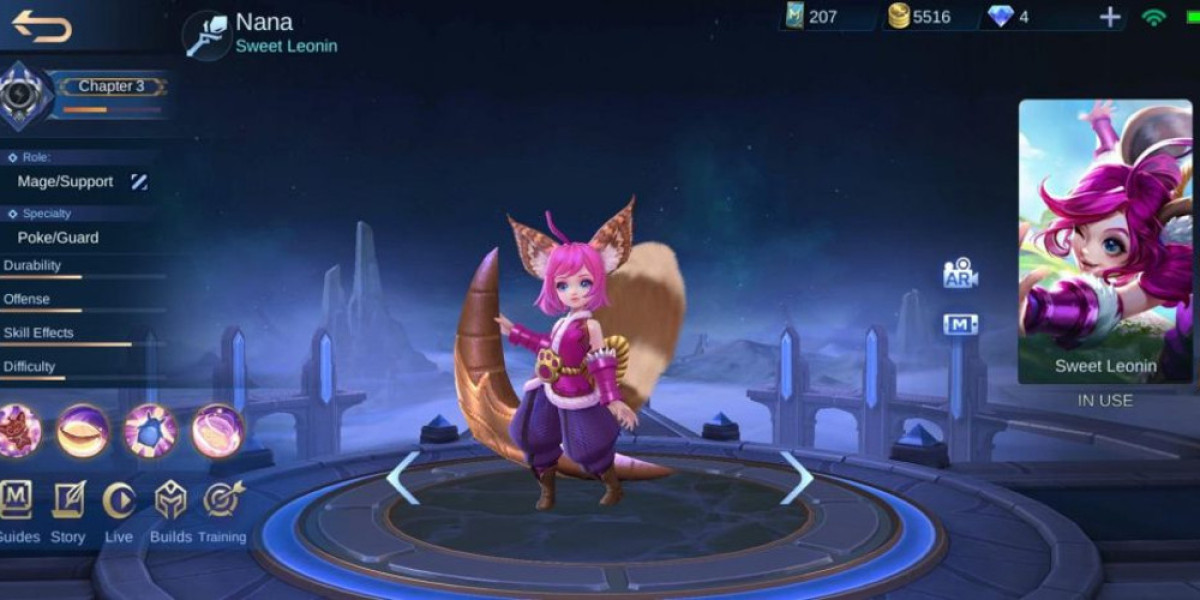The height and width of the screenshot is (600, 1200).
Task: Click the M camera icon below AR
Action: [x=960, y=324]
